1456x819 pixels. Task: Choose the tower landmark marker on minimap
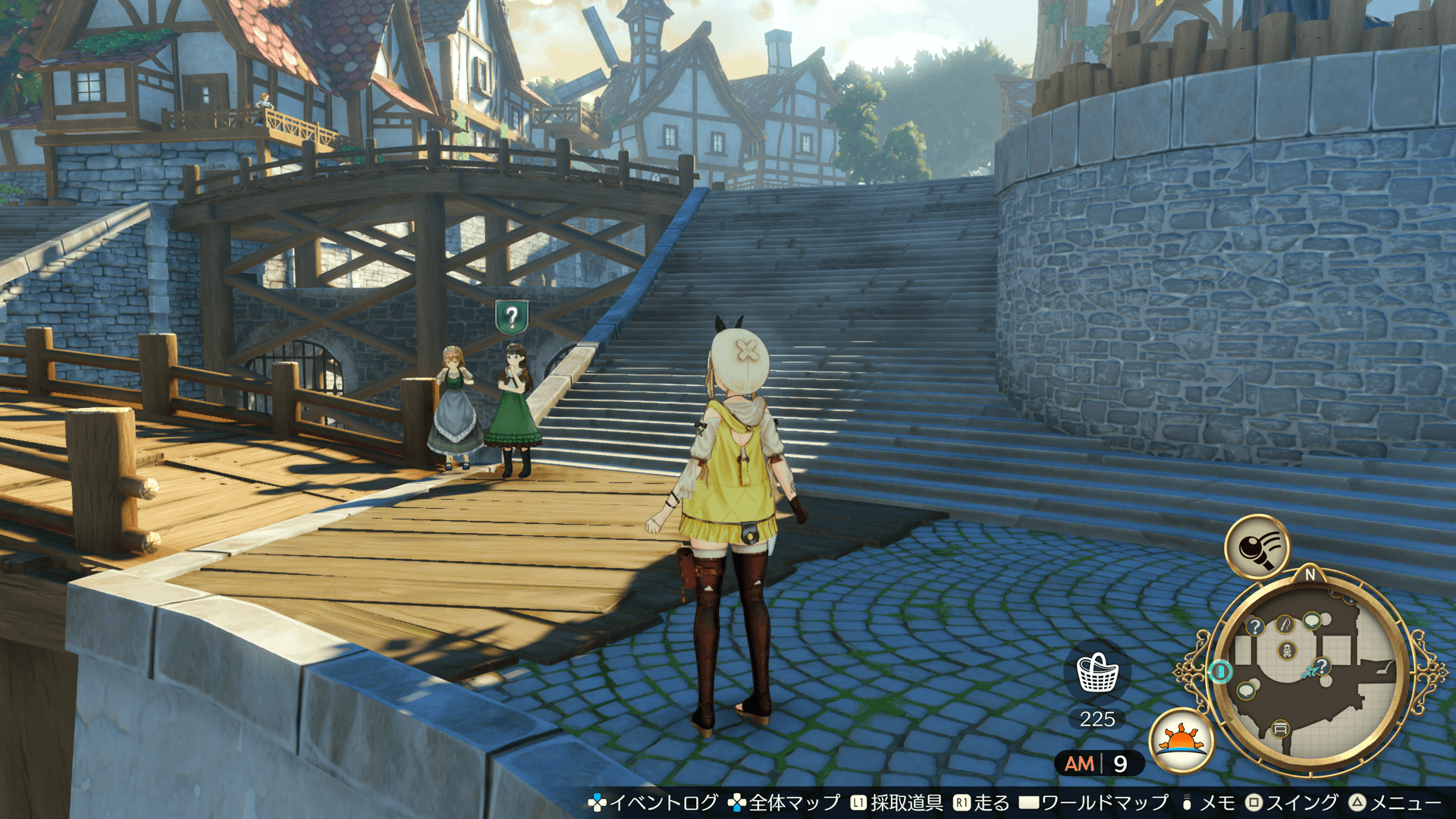[x=1287, y=650]
